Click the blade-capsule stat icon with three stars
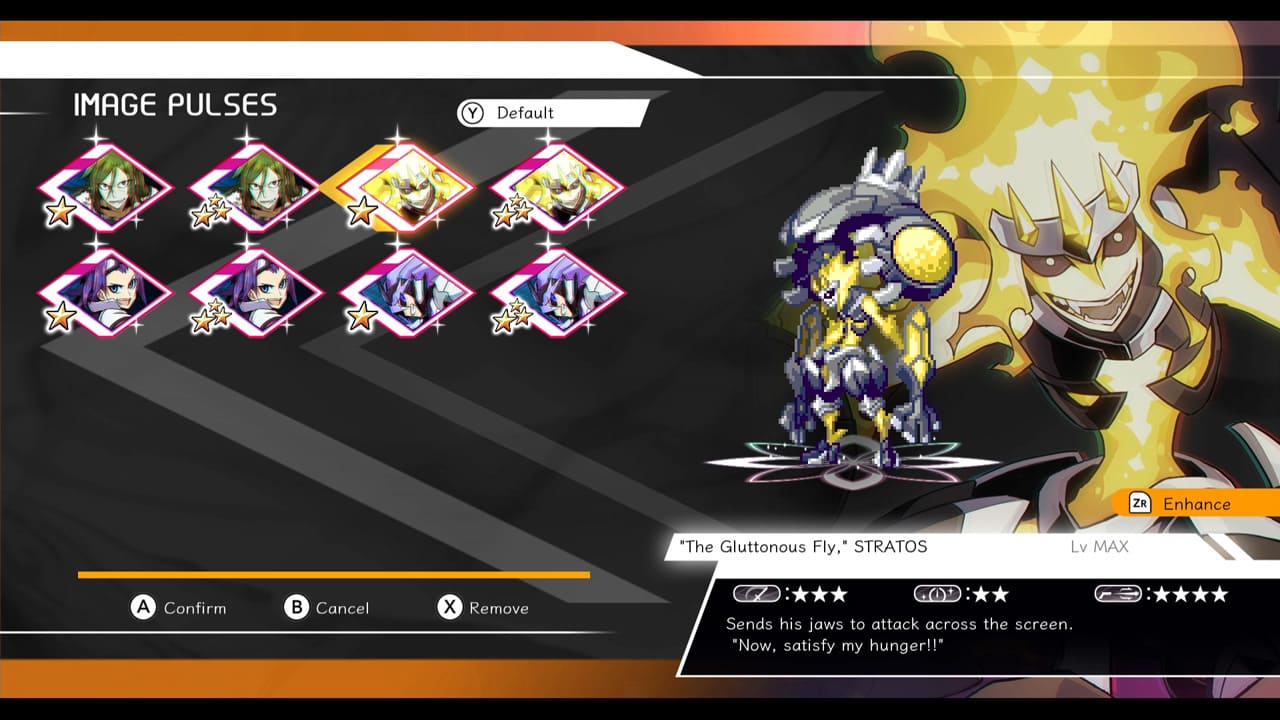This screenshot has width=1280, height=720. click(758, 593)
